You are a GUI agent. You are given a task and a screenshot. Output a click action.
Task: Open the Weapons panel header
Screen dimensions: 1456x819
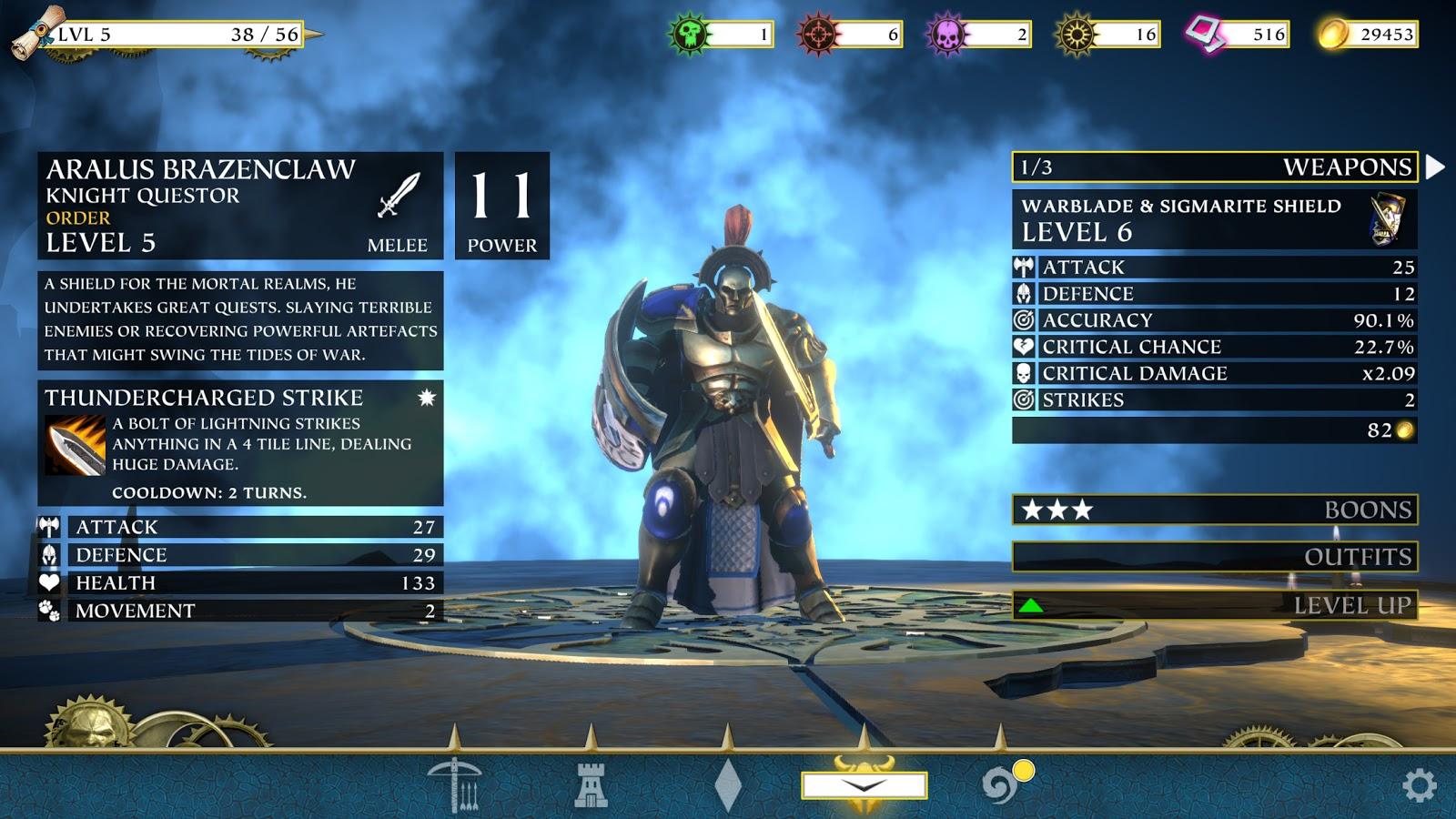coord(1214,167)
